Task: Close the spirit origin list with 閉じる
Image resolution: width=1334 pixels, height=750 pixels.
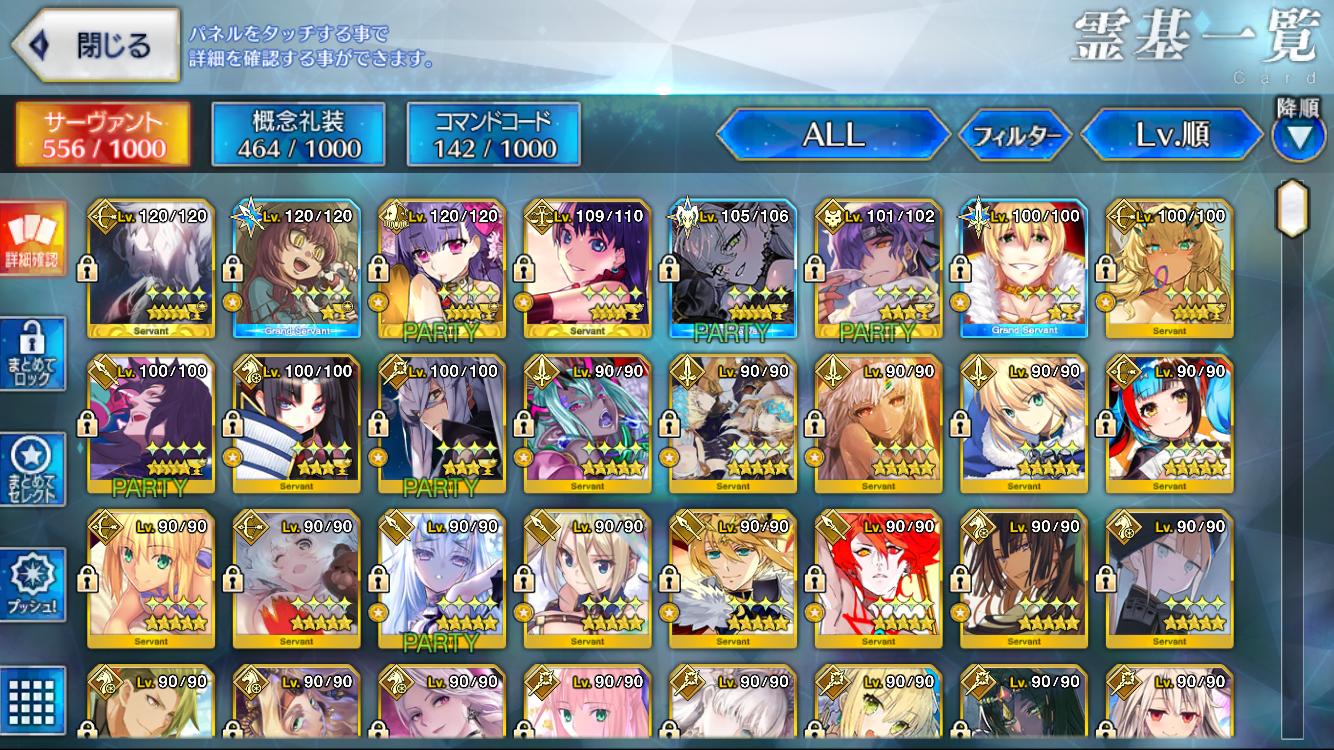Action: pyautogui.click(x=93, y=46)
